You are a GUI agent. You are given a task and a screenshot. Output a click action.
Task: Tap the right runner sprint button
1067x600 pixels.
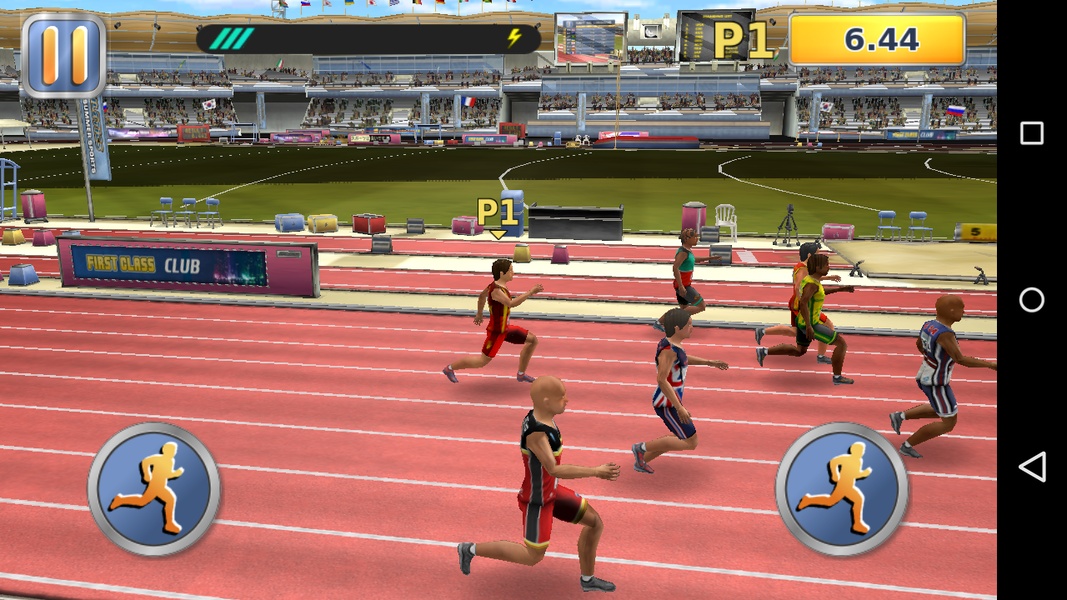coord(841,489)
